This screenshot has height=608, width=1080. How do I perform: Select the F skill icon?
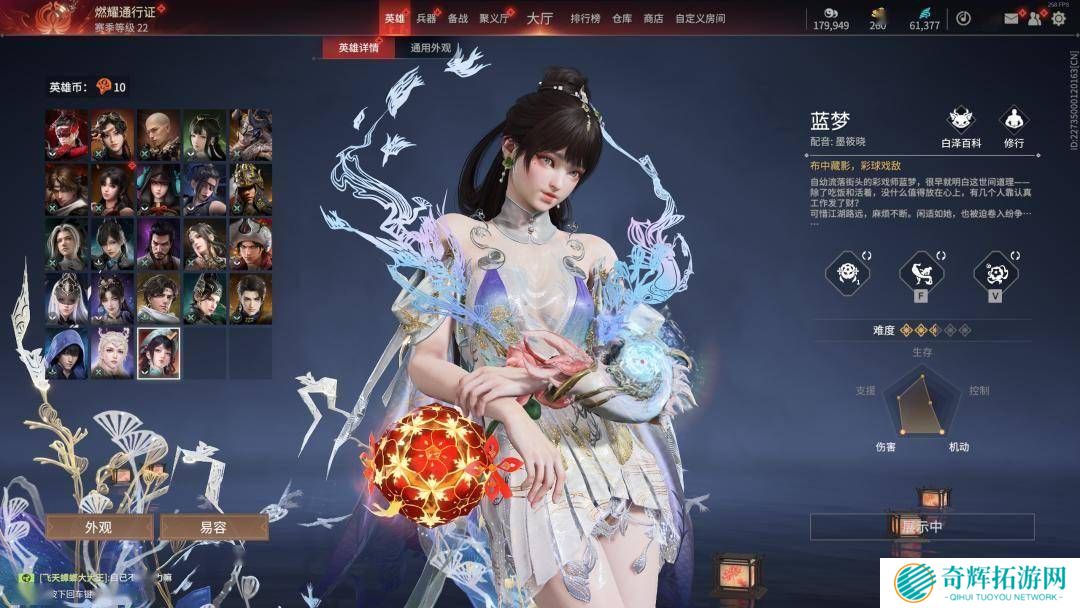point(921,272)
